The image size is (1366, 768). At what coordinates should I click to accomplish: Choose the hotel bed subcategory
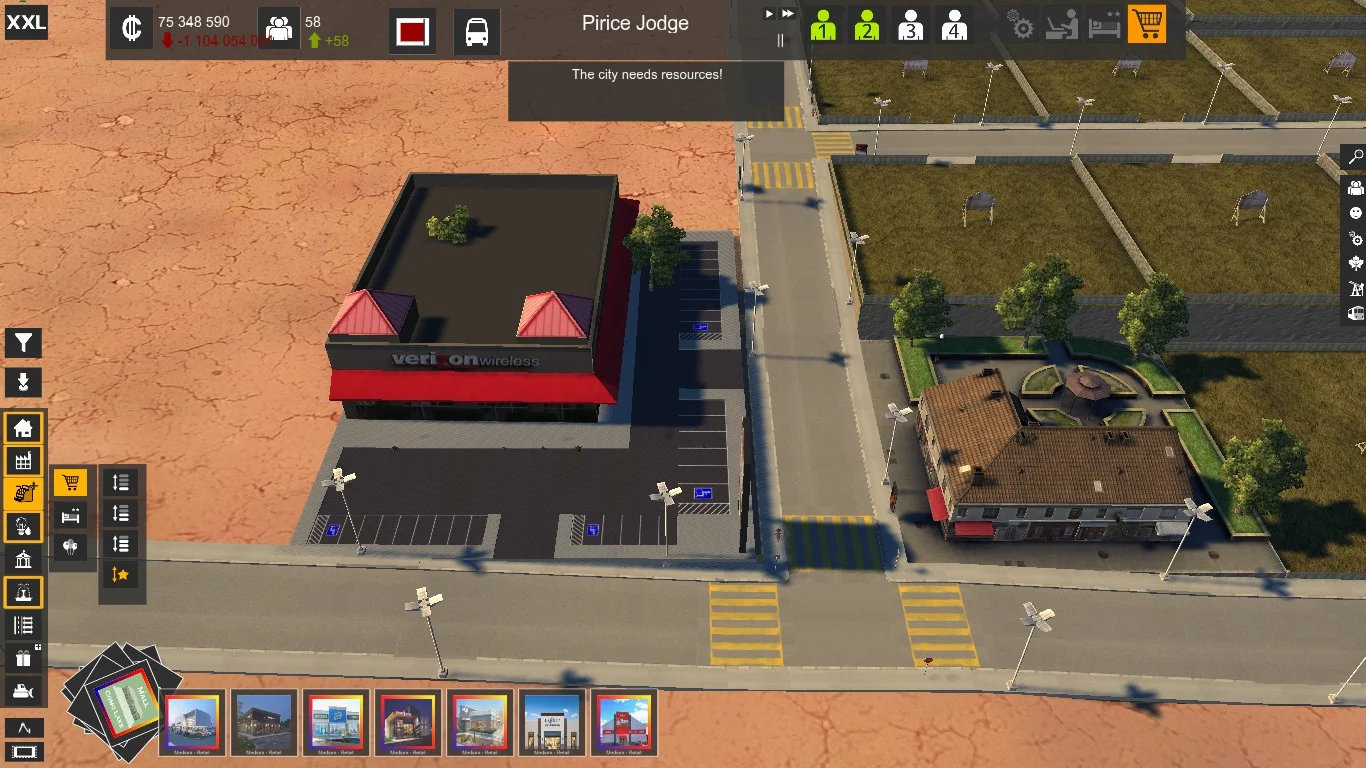pyautogui.click(x=70, y=516)
